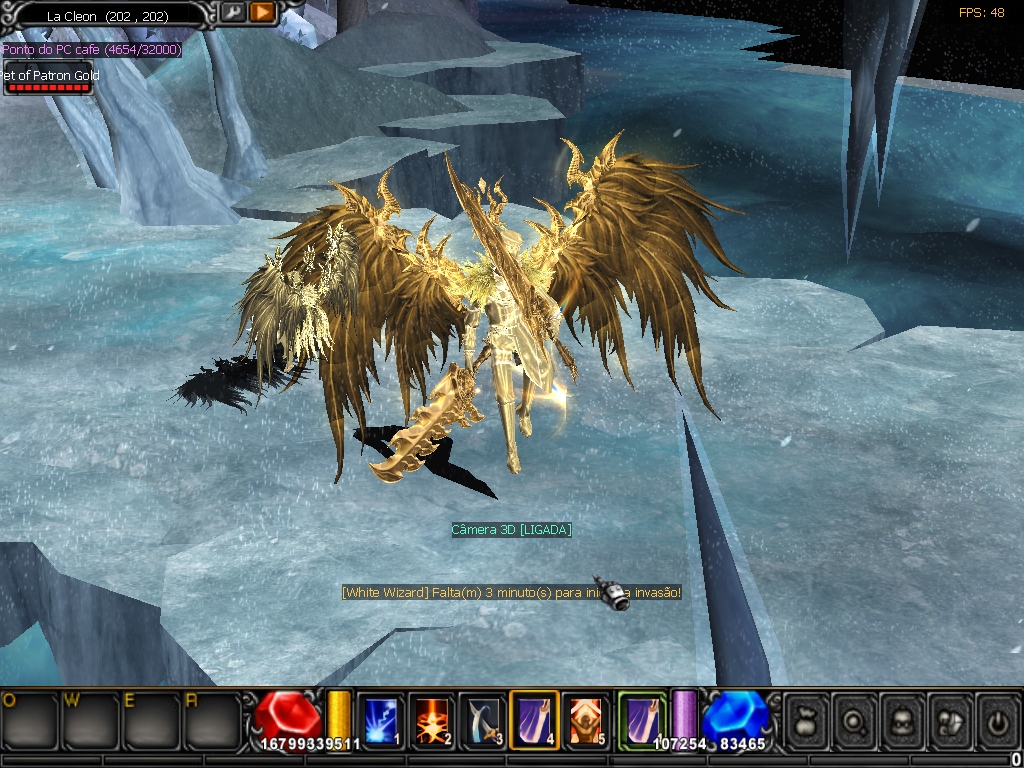Open the inventory bag button

tap(806, 721)
